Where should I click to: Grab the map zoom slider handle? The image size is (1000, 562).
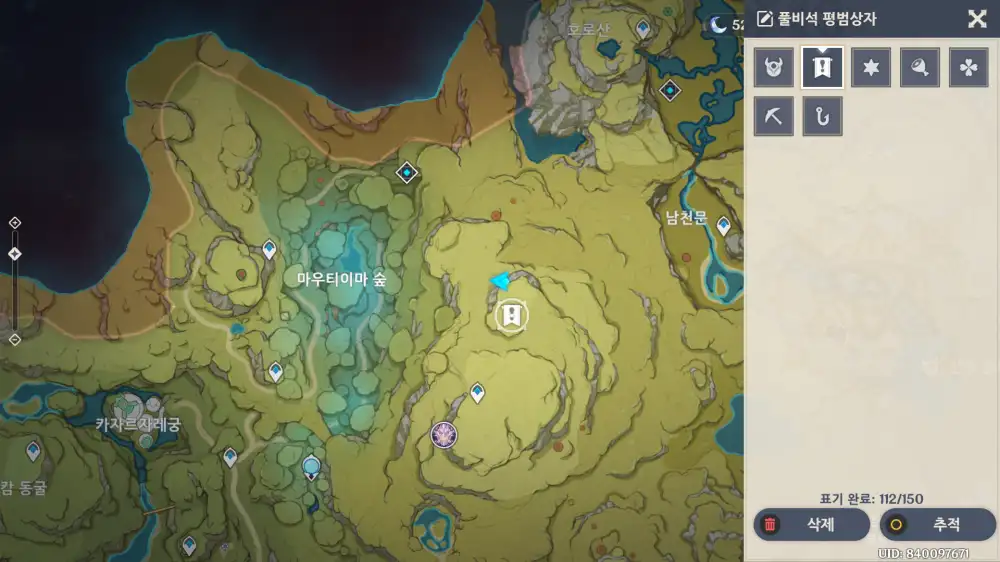(14, 254)
